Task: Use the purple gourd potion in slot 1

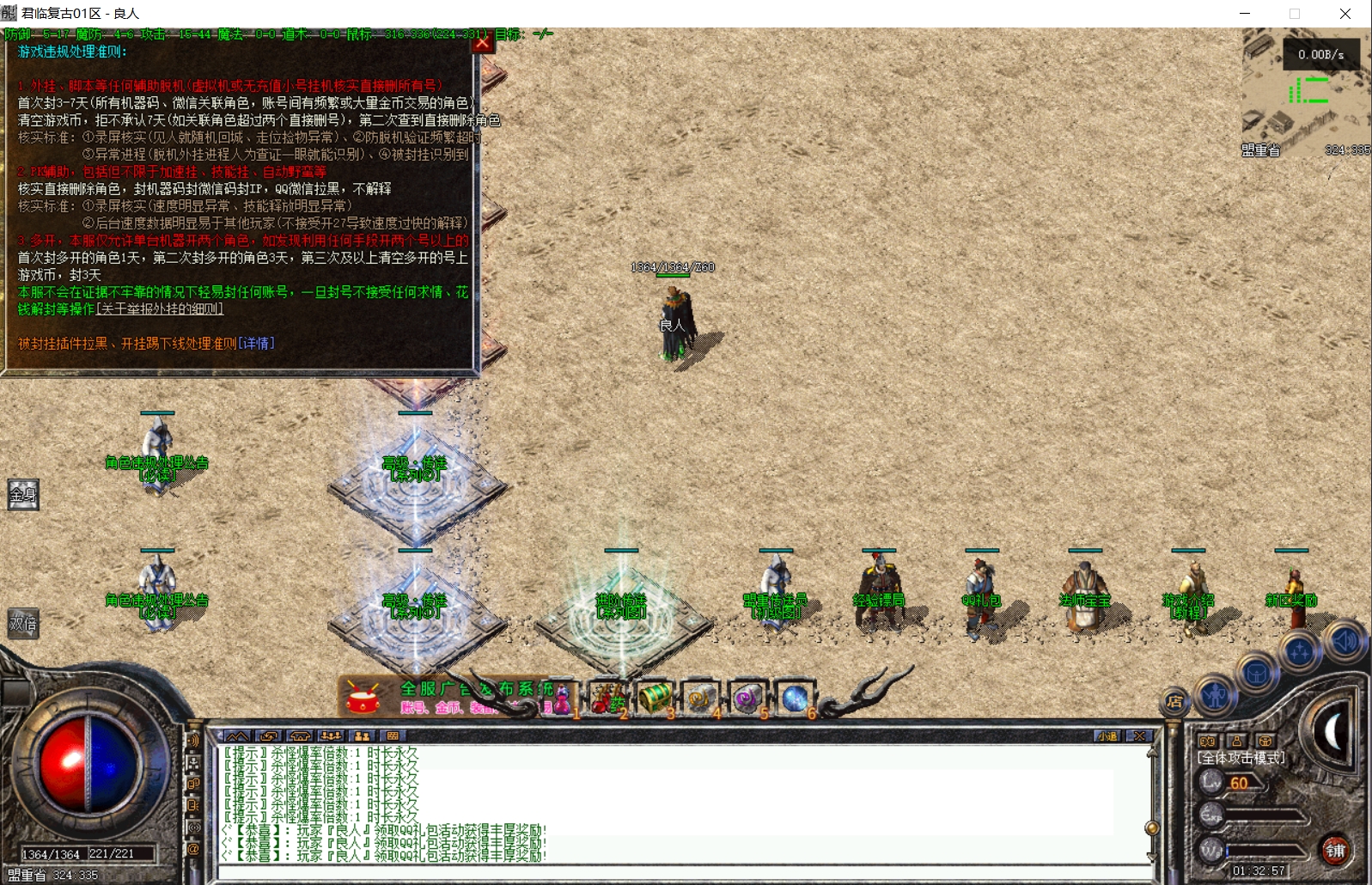Action: (561, 699)
